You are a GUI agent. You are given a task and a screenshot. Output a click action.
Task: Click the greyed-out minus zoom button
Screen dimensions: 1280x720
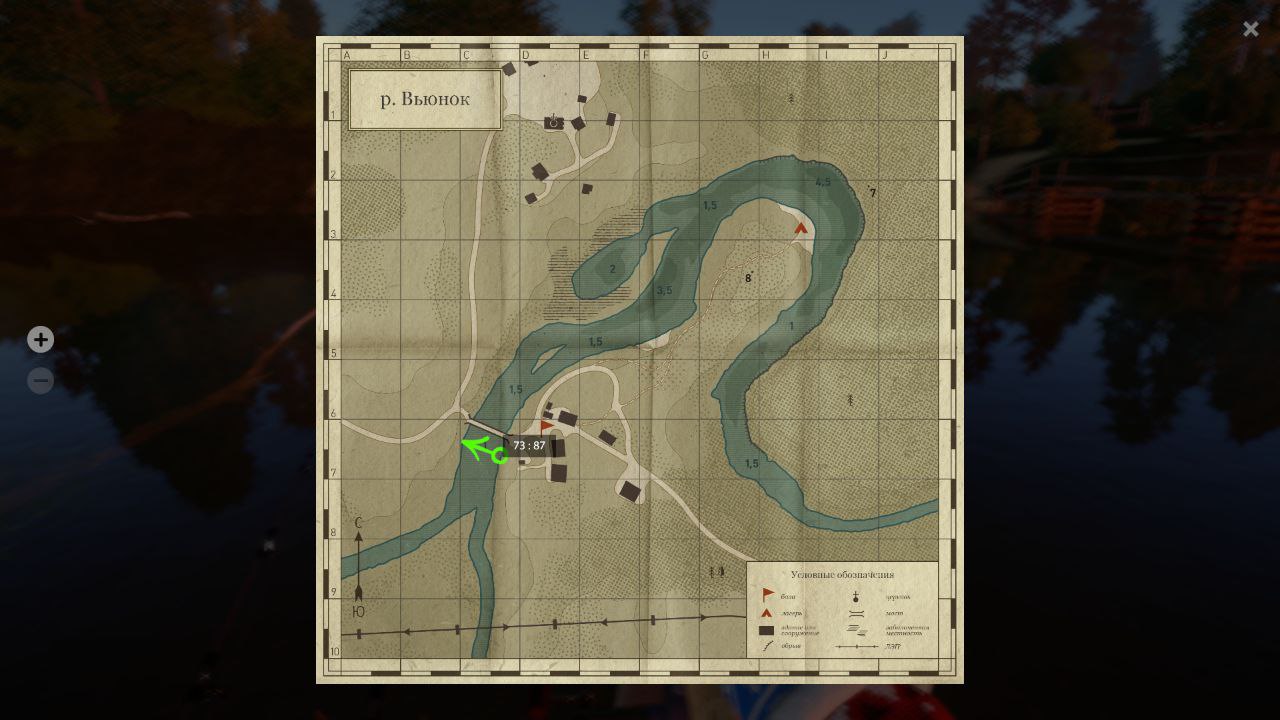tap(40, 380)
